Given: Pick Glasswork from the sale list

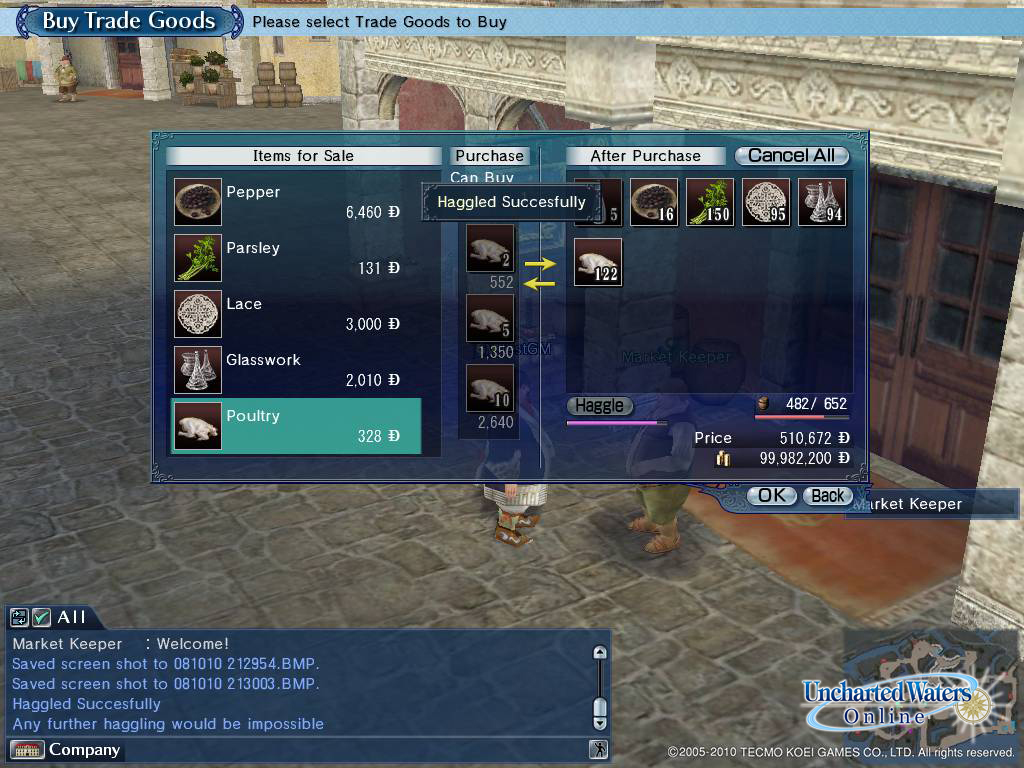Looking at the screenshot, I should [x=296, y=370].
